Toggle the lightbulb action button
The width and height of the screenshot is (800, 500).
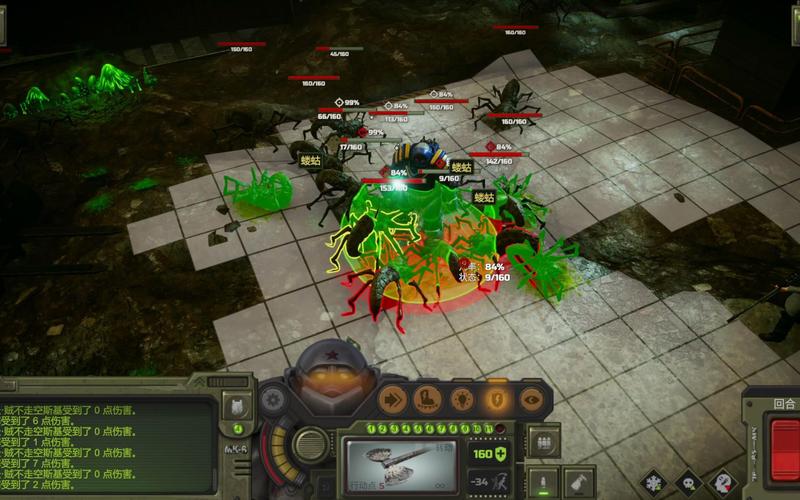462,399
